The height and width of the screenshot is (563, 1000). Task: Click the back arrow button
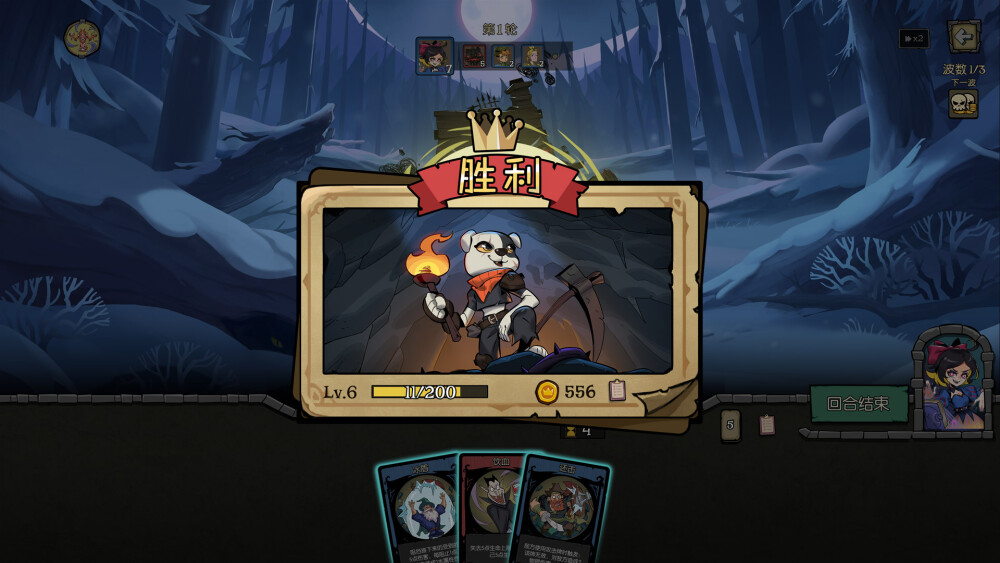click(x=963, y=38)
